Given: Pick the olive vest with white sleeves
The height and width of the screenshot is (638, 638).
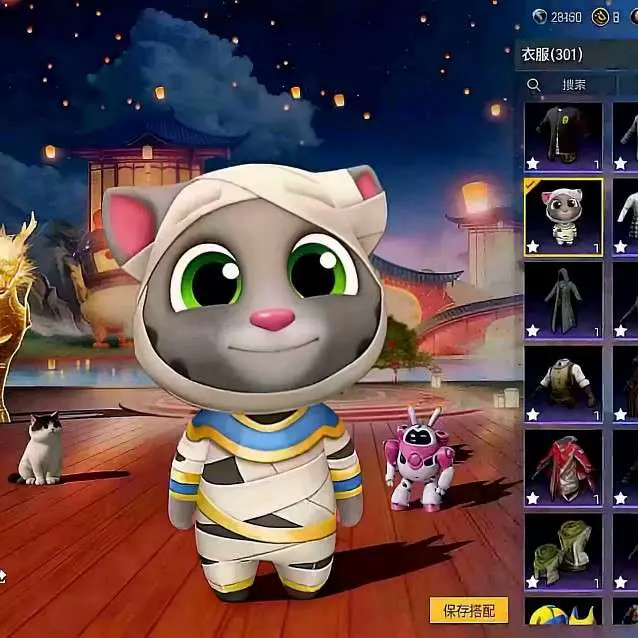Looking at the screenshot, I should click(x=563, y=383).
